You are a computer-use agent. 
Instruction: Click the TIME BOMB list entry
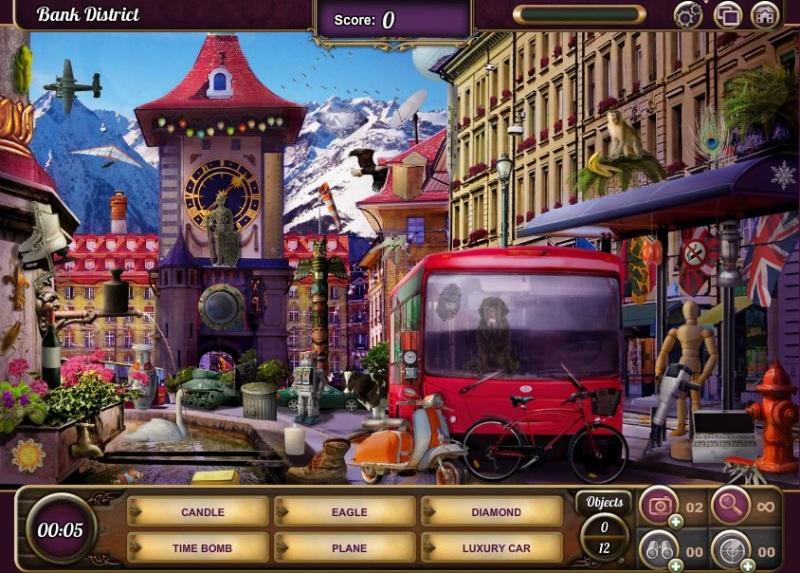(202, 548)
